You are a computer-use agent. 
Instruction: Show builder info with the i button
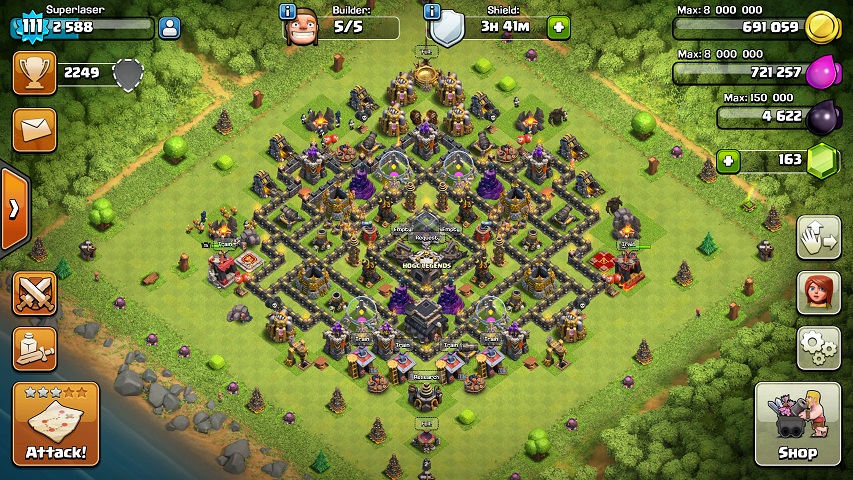[x=288, y=12]
